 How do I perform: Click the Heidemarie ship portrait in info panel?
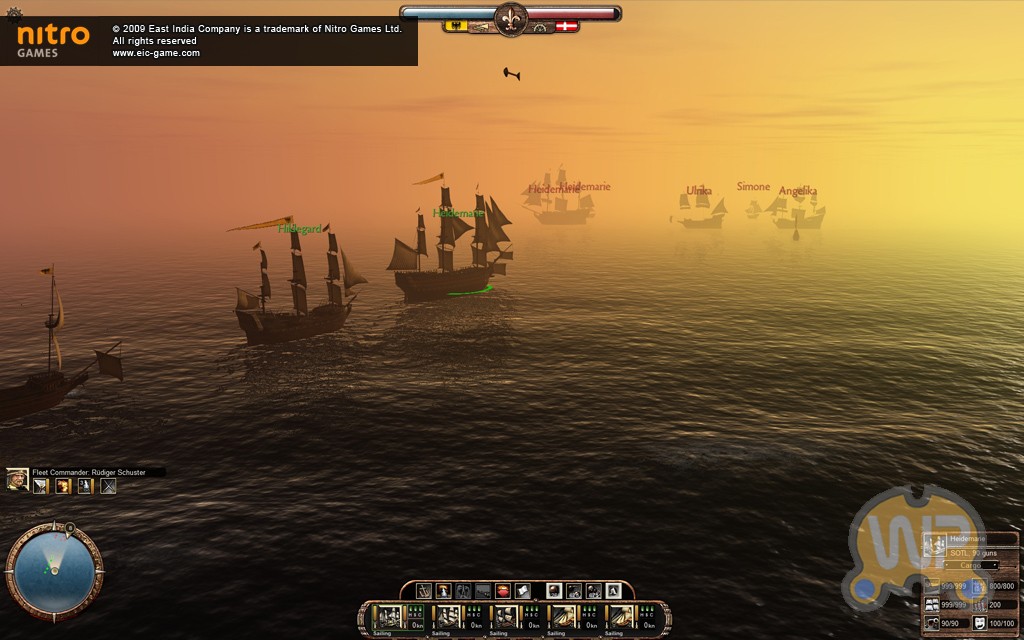click(x=935, y=546)
